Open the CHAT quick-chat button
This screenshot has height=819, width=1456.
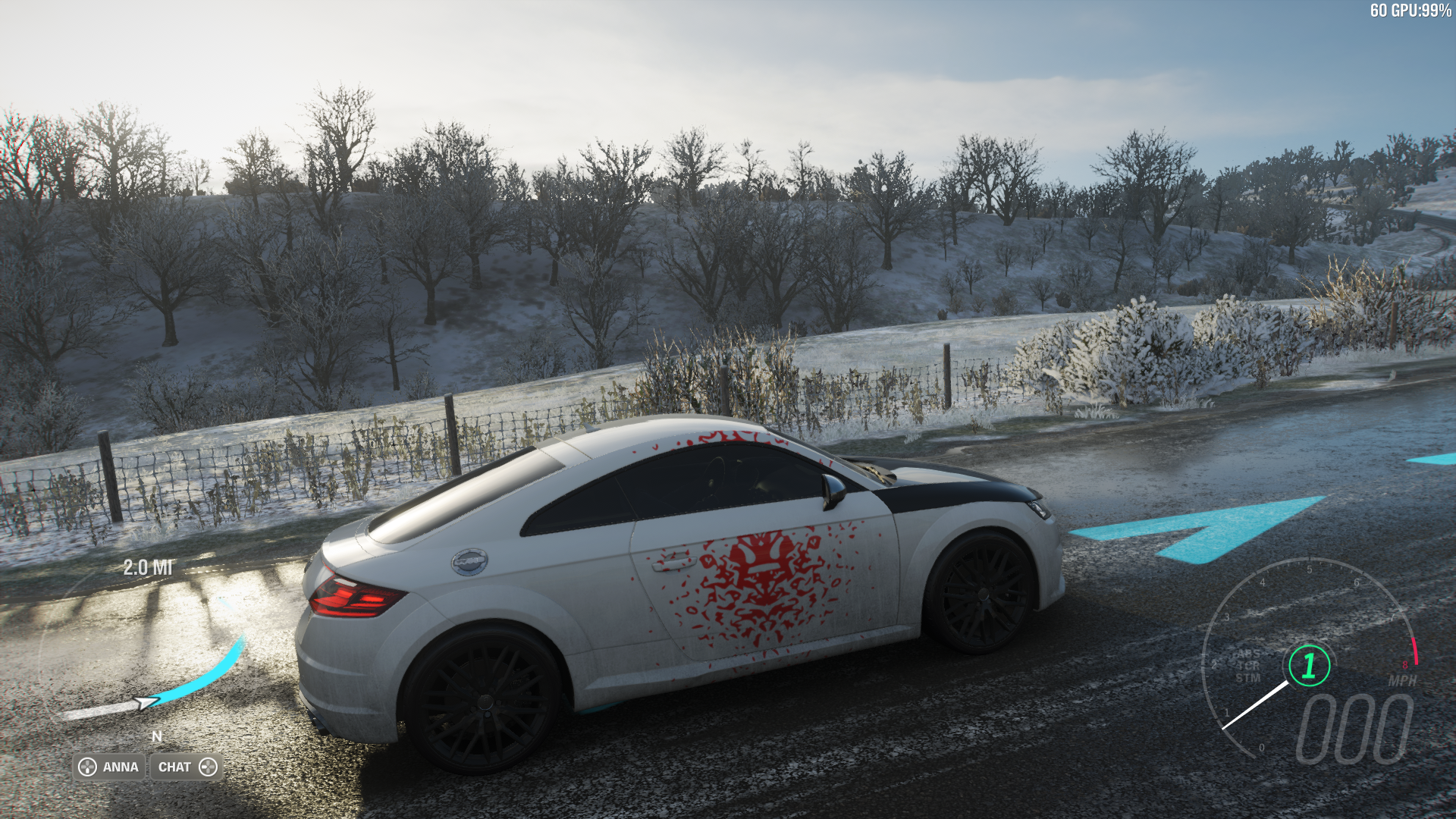coord(187,767)
